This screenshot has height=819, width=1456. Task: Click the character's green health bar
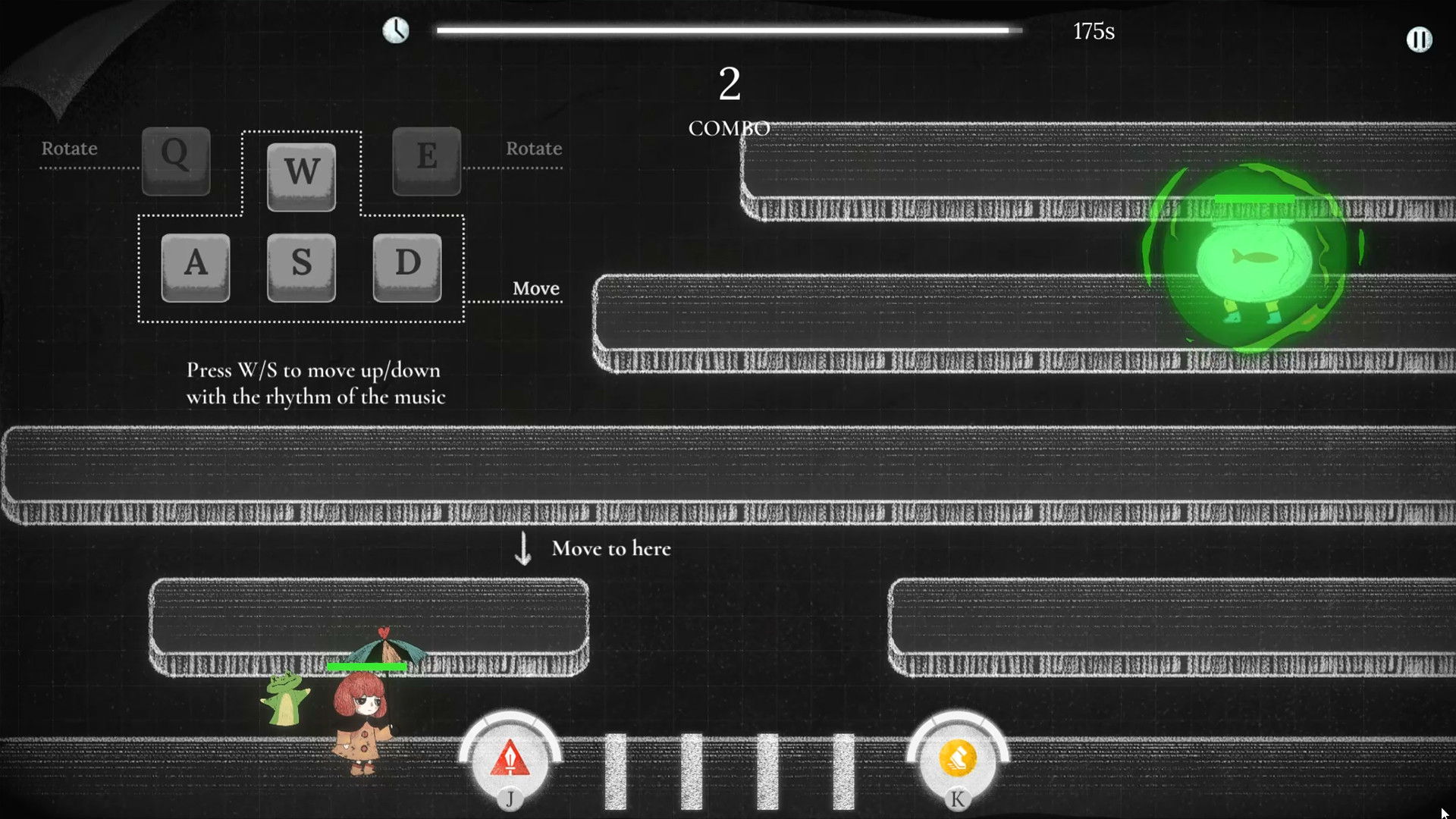coord(368,667)
